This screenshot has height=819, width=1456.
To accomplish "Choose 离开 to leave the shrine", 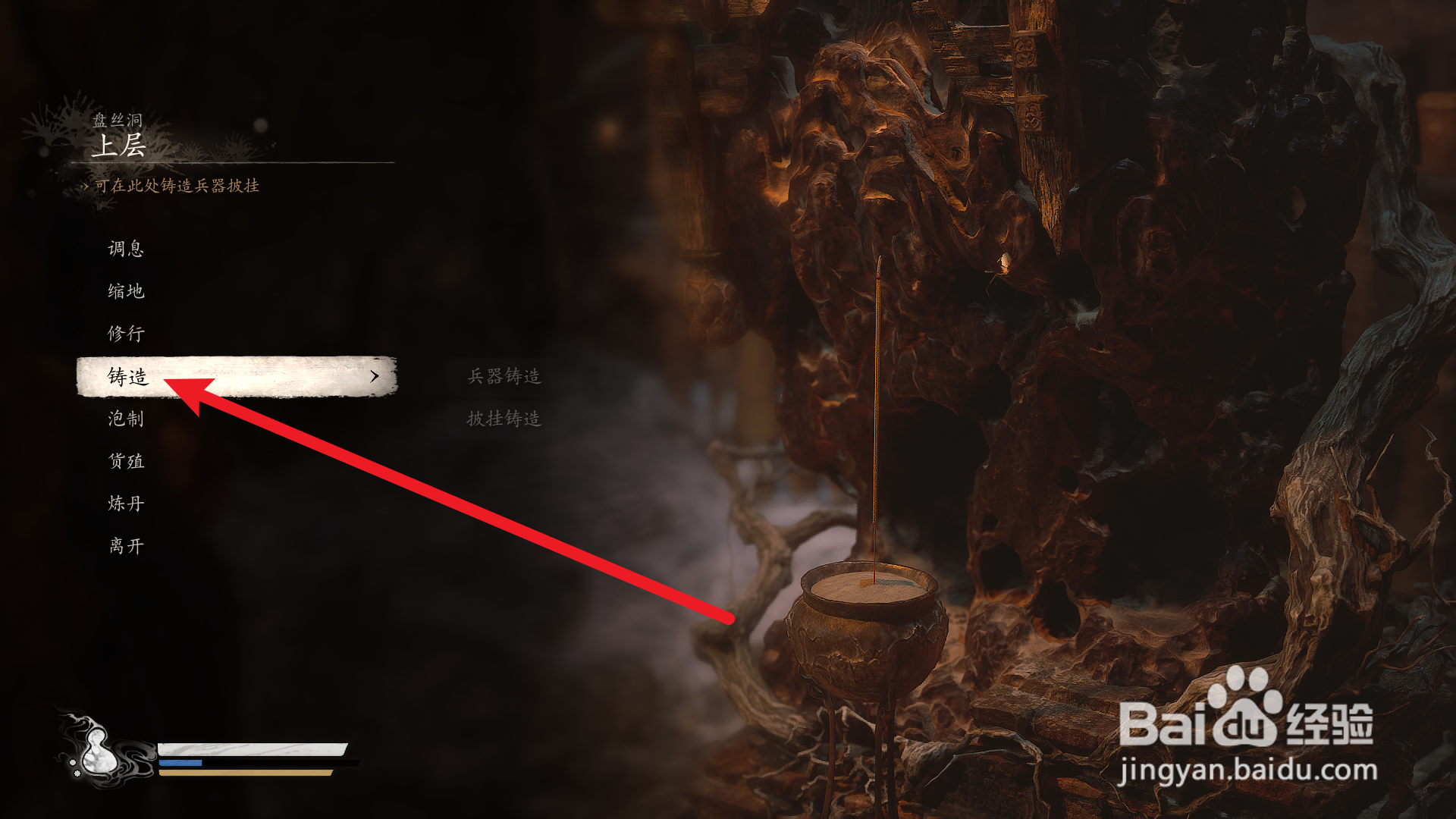I will [125, 545].
